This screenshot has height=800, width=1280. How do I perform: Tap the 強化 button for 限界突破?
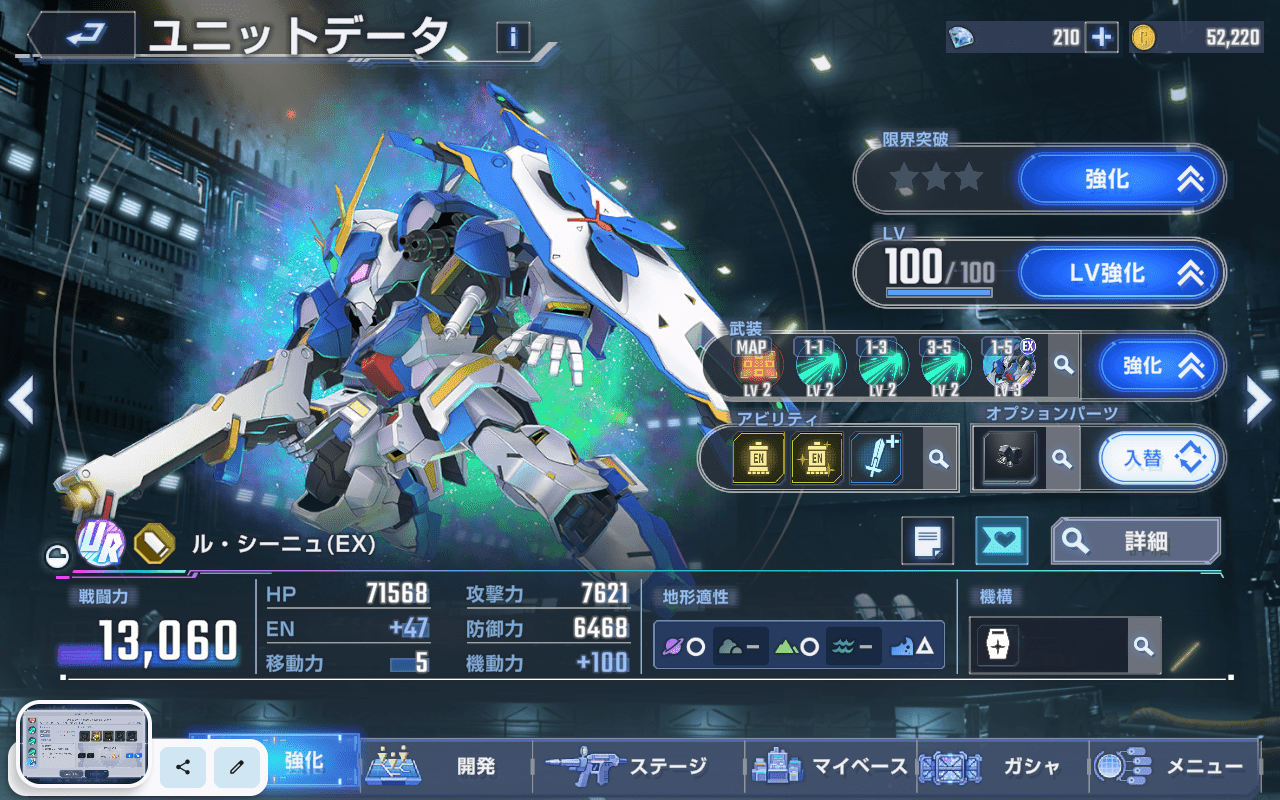tap(1121, 179)
